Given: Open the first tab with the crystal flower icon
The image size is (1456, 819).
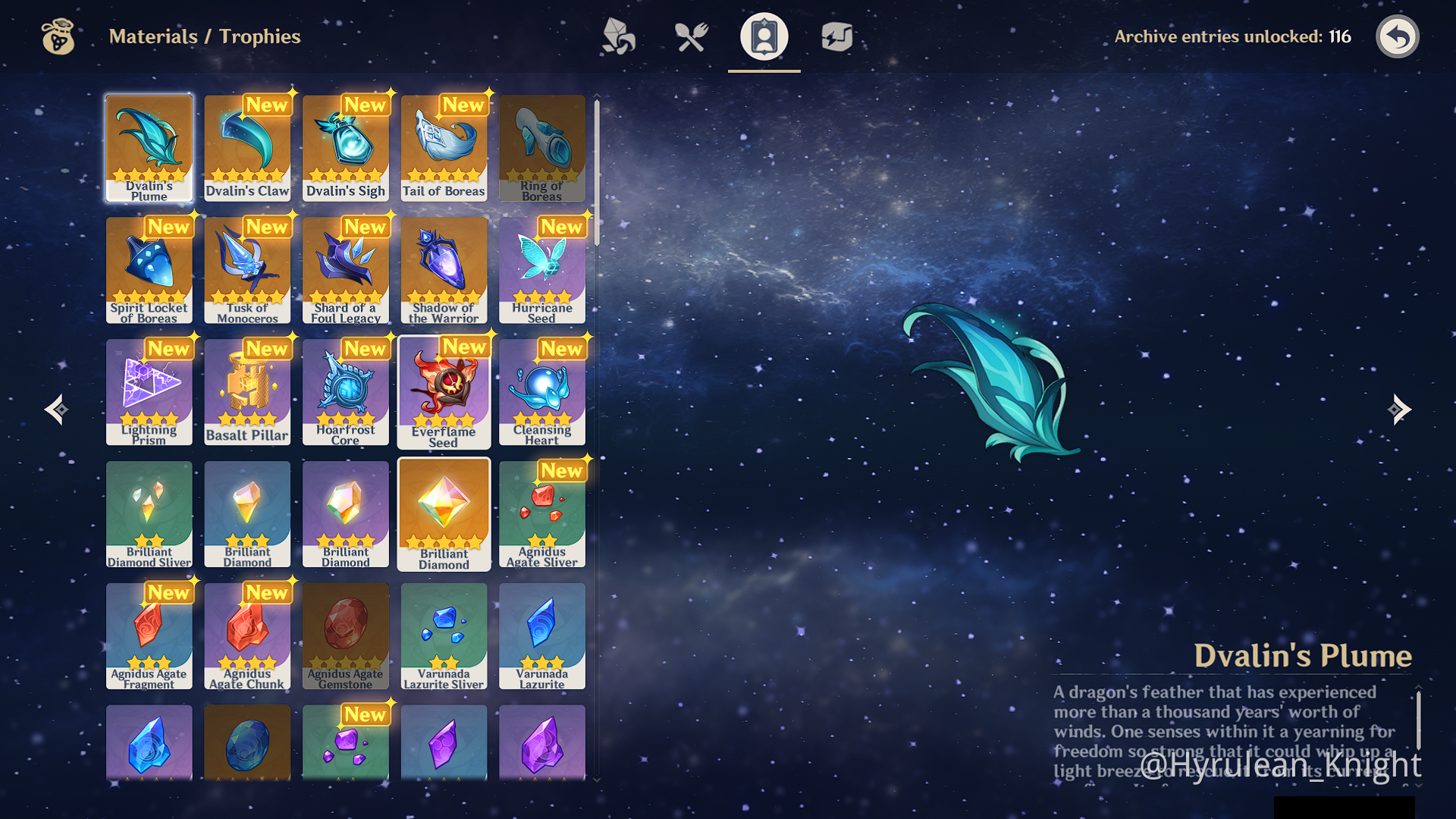Looking at the screenshot, I should pos(618,36).
